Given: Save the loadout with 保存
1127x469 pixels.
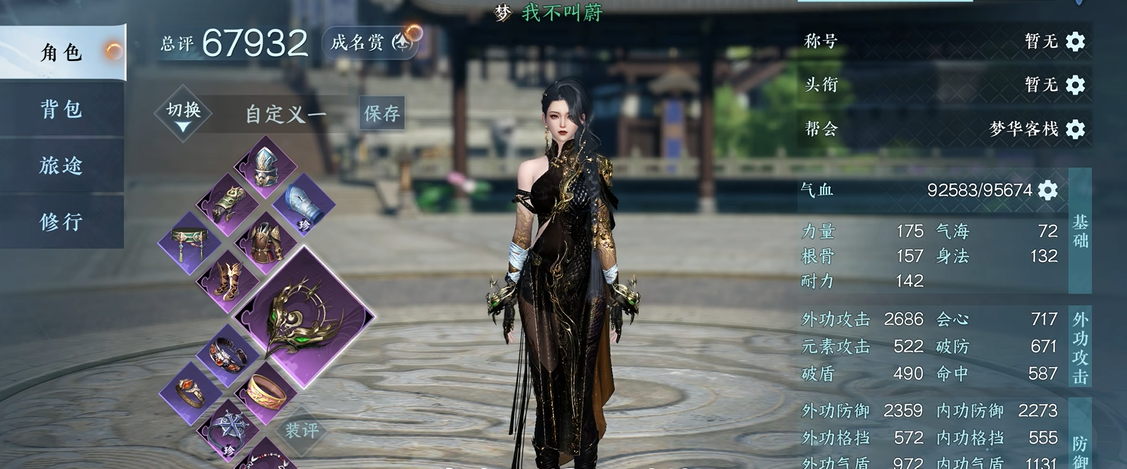Looking at the screenshot, I should pos(382,113).
